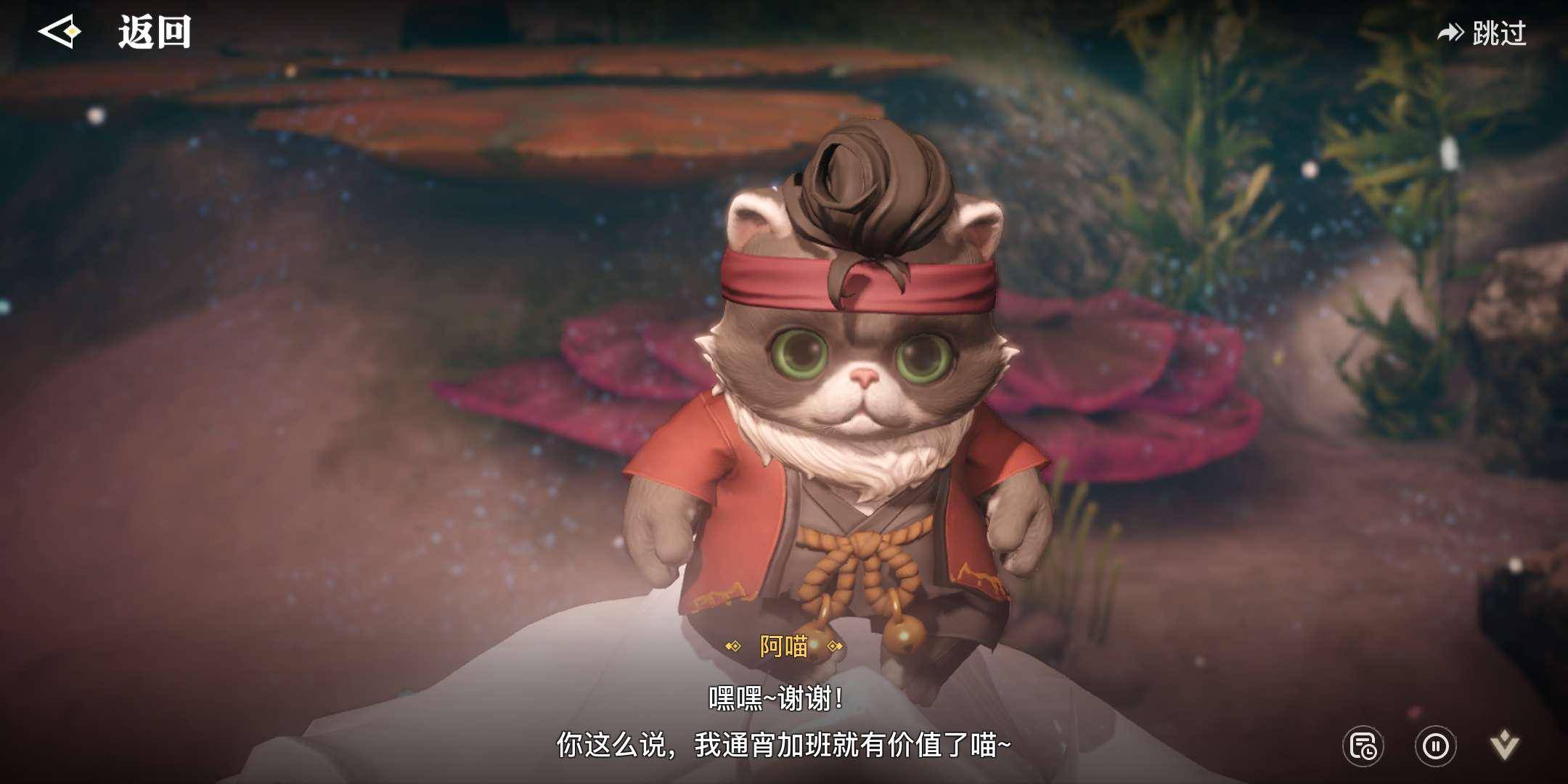Click the 返回 return label

(152, 30)
